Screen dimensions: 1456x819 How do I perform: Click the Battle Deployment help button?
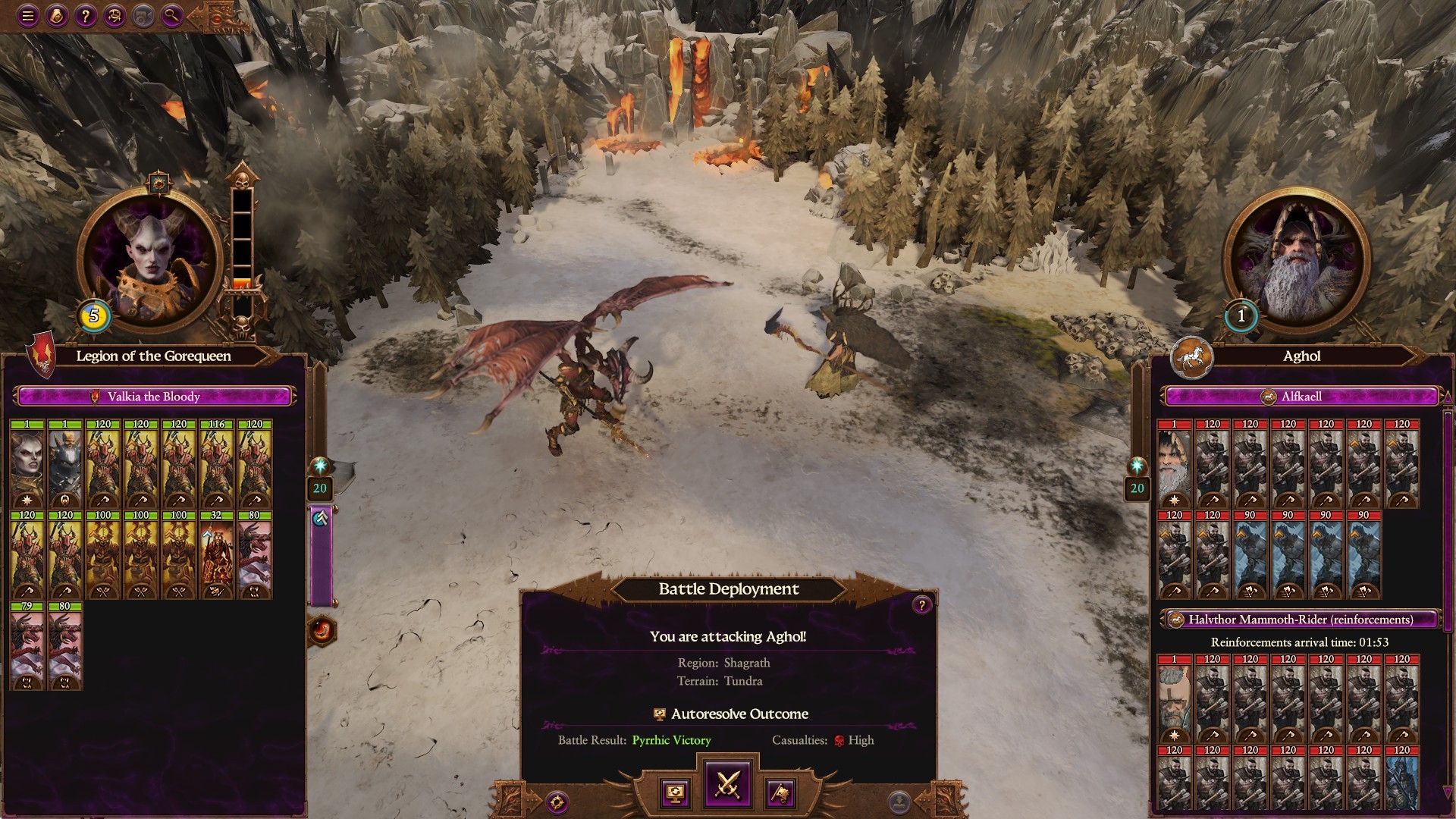pyautogui.click(x=921, y=604)
